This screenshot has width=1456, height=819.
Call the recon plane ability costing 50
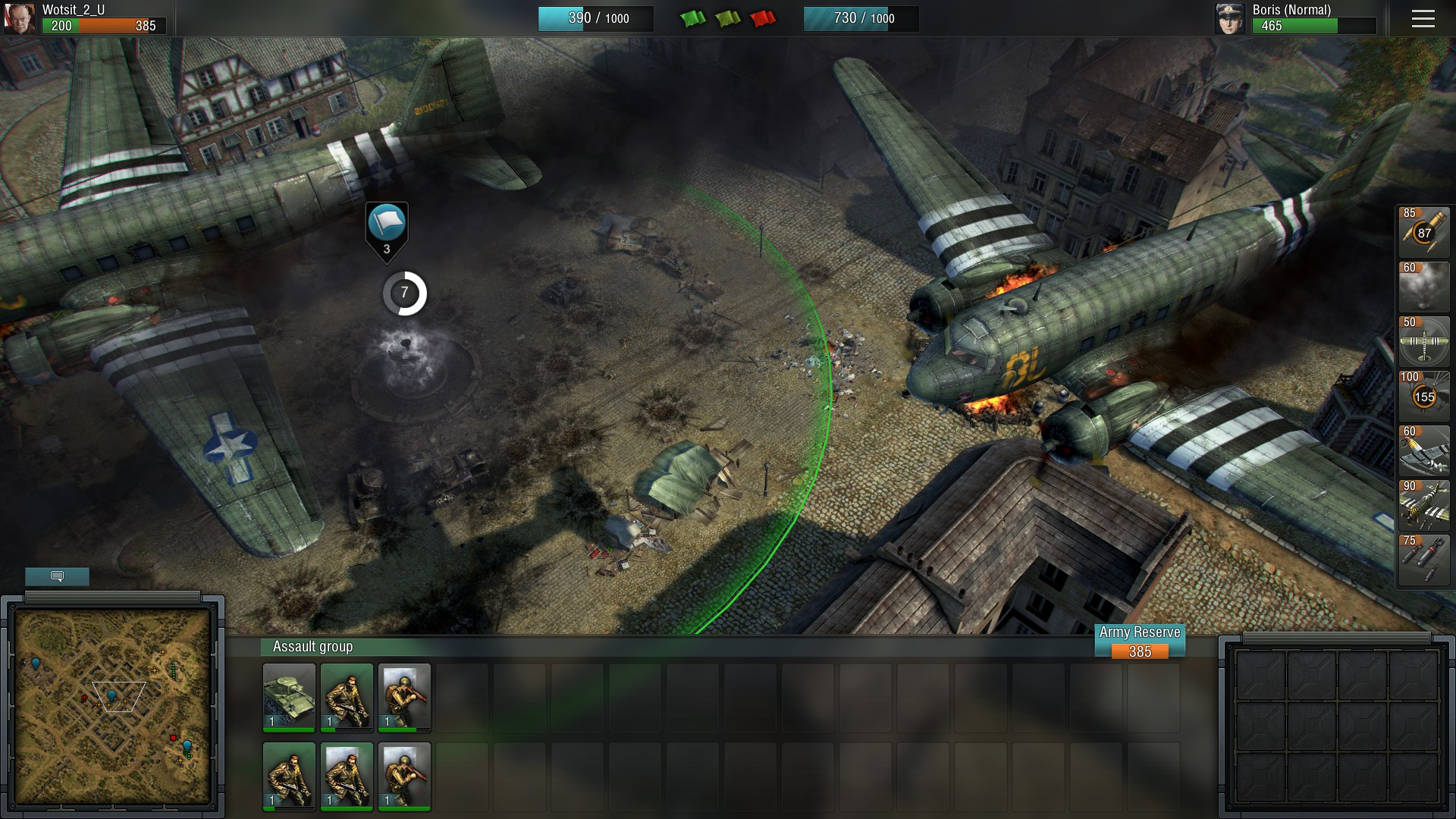point(1423,340)
